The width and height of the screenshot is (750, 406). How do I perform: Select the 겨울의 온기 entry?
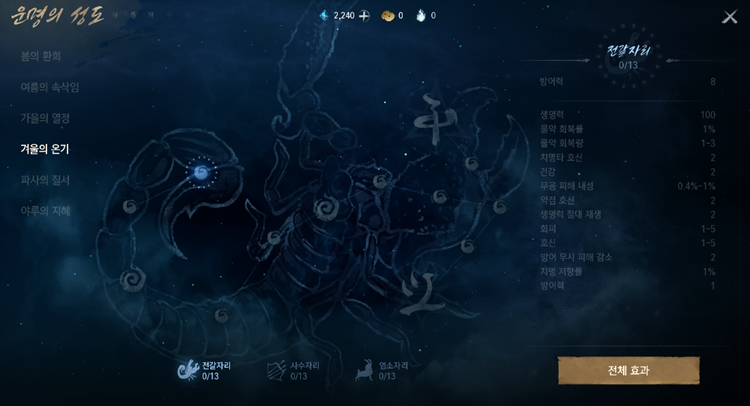pyautogui.click(x=45, y=149)
